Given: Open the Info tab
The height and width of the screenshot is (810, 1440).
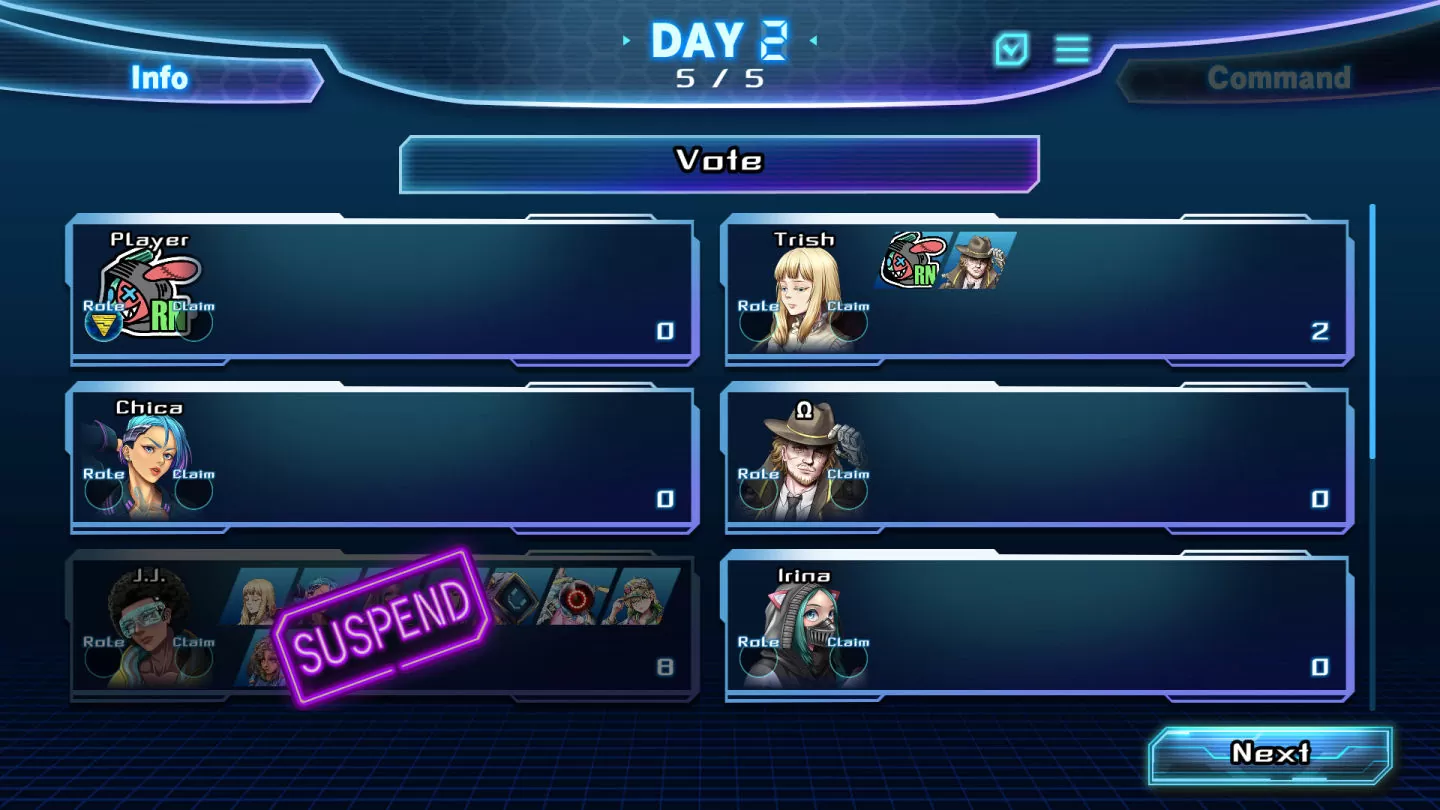Looking at the screenshot, I should (160, 78).
